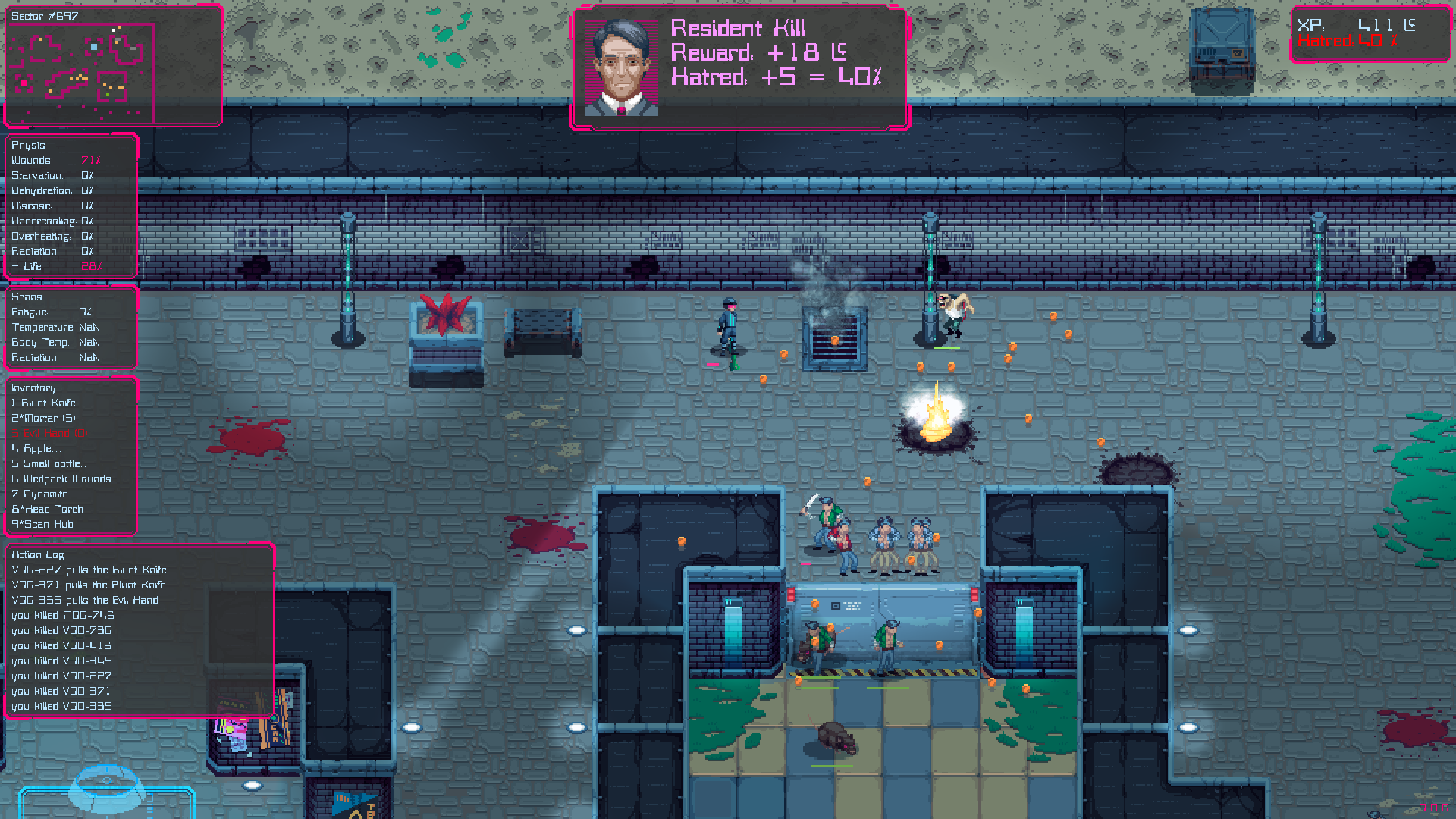Choose the Mortar inventory entry
This screenshot has width=1456, height=819.
(x=44, y=418)
